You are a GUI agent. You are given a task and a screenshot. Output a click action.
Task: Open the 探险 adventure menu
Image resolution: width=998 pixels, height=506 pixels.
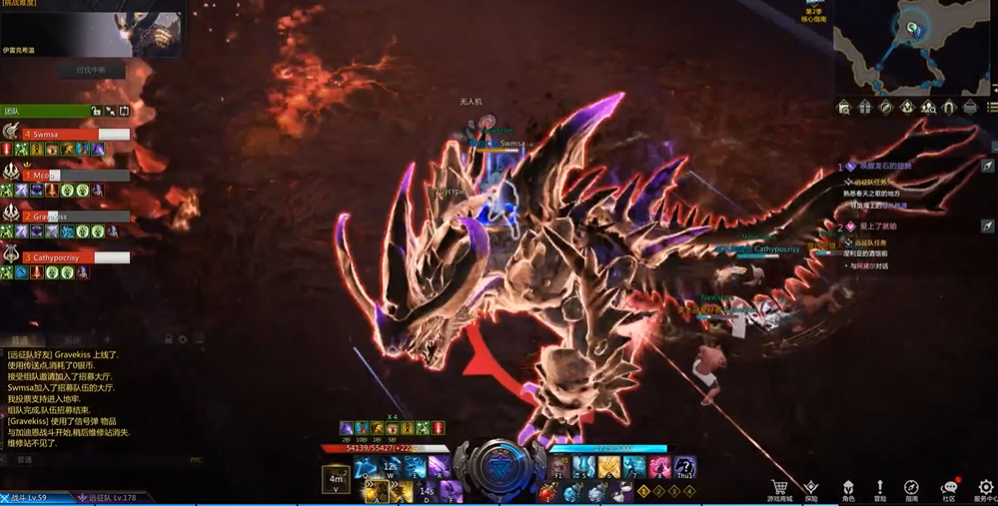pyautogui.click(x=811, y=489)
